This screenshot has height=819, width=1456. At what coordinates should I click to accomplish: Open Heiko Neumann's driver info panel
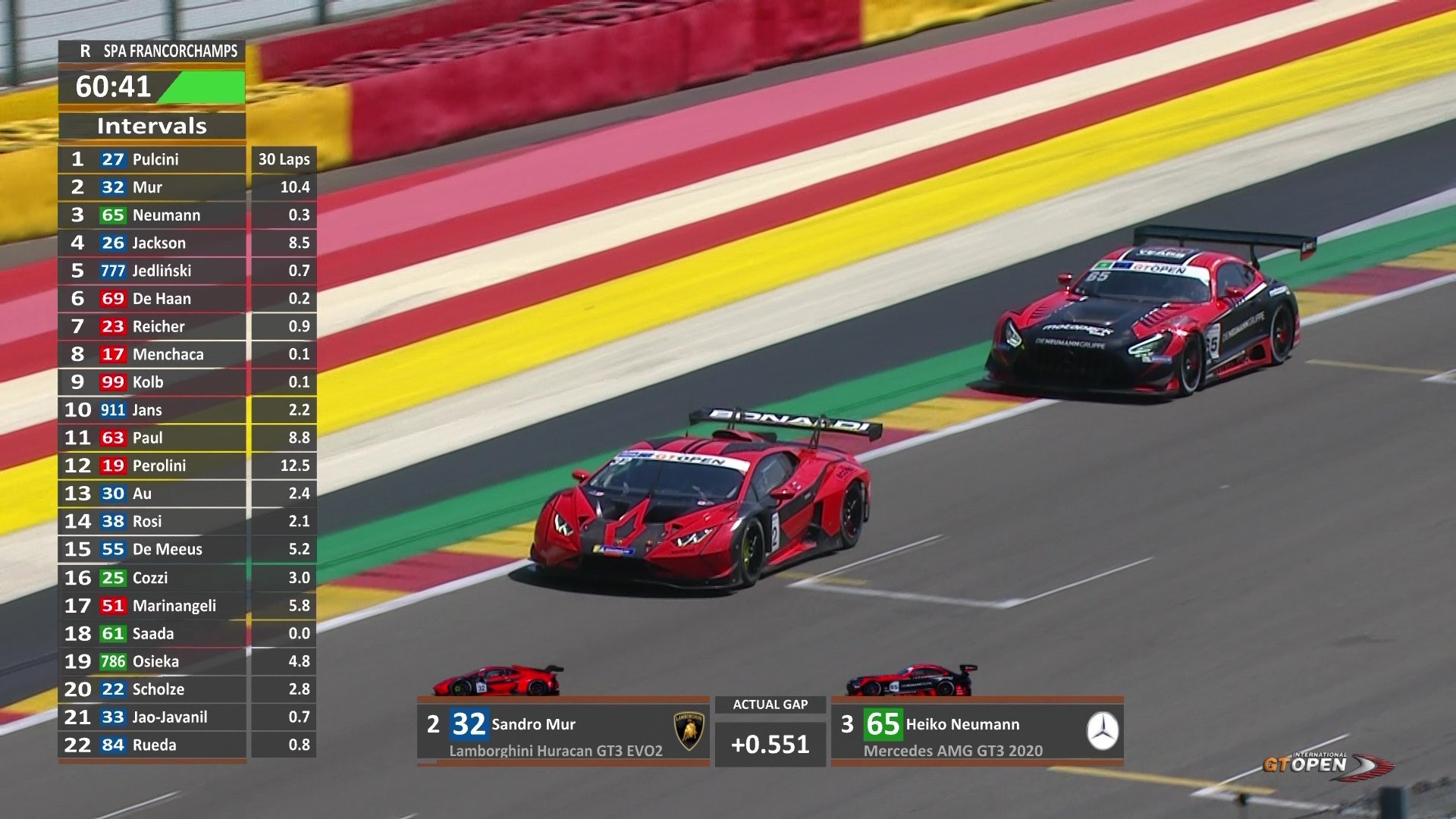pos(977,732)
